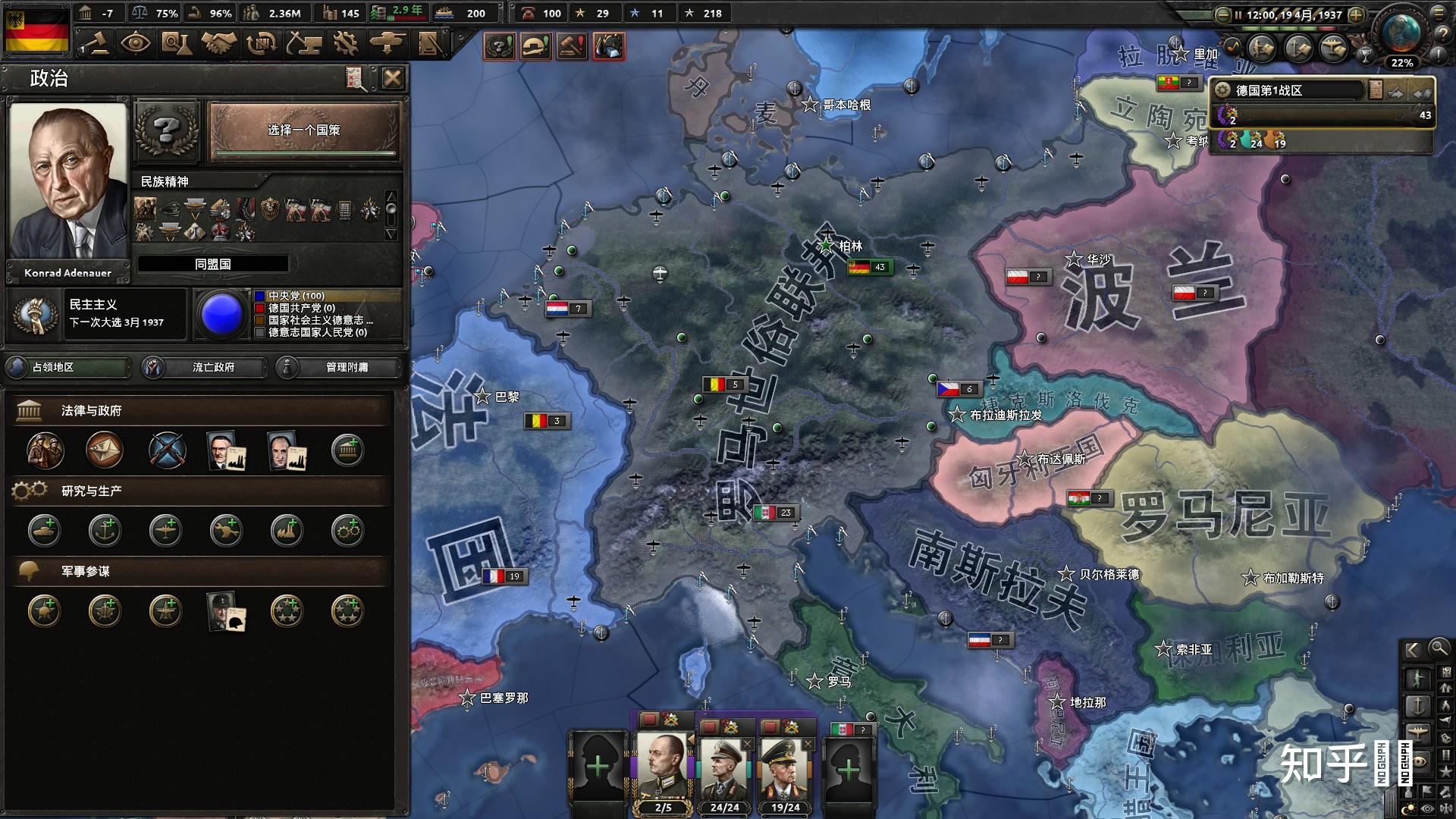Open the production gear icon
1456x819 pixels.
point(345,43)
